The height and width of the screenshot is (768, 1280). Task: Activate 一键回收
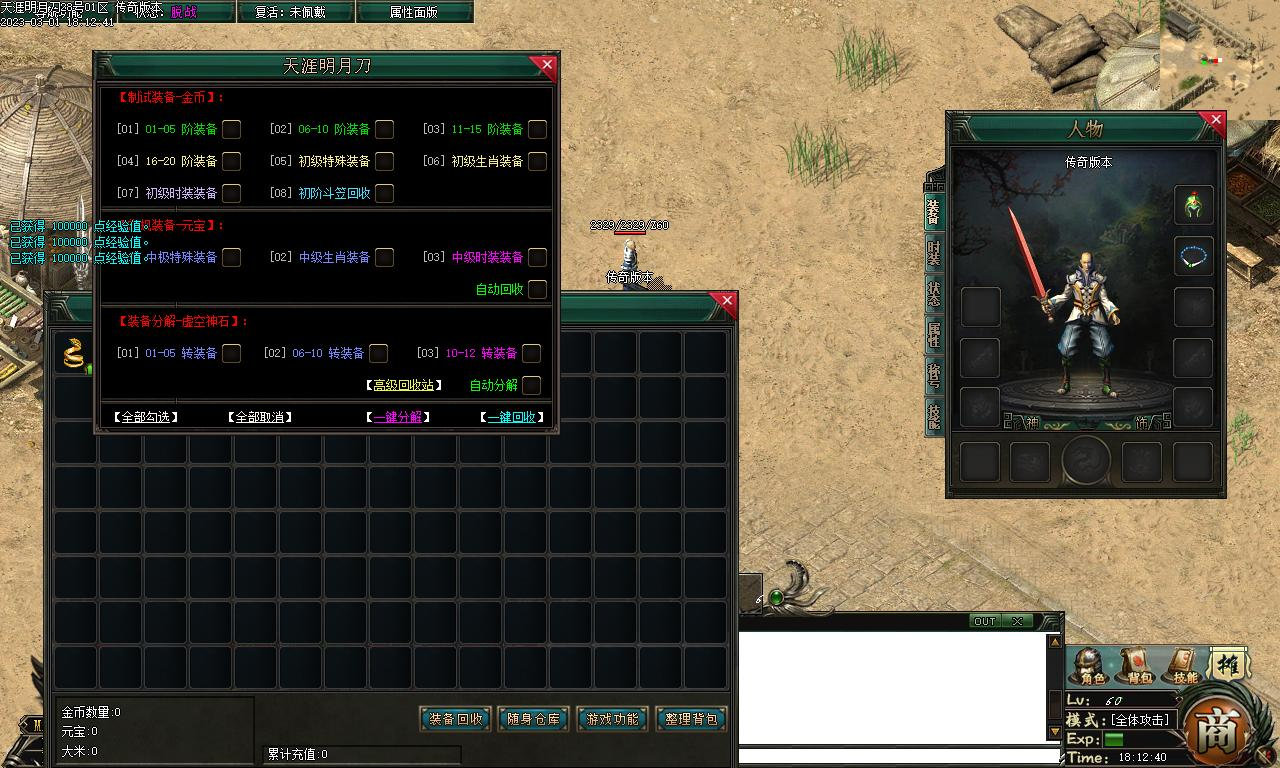coord(512,417)
